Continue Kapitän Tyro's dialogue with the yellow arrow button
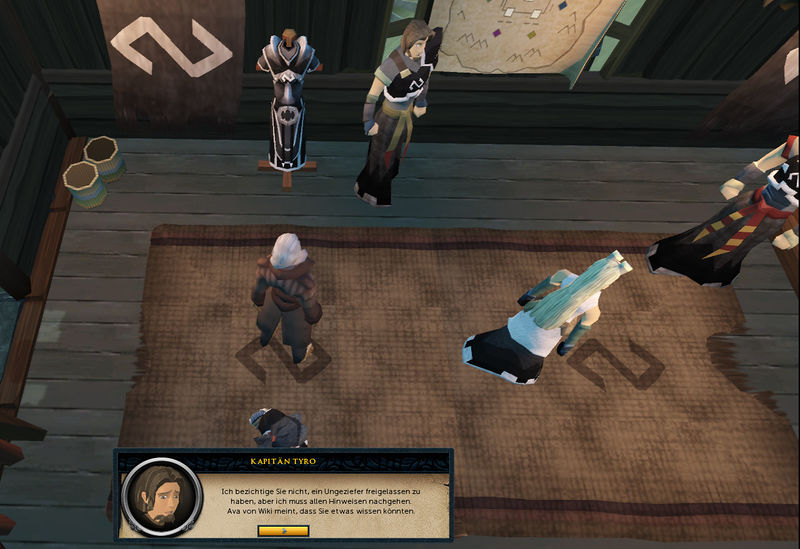800x549 pixels. tap(283, 530)
